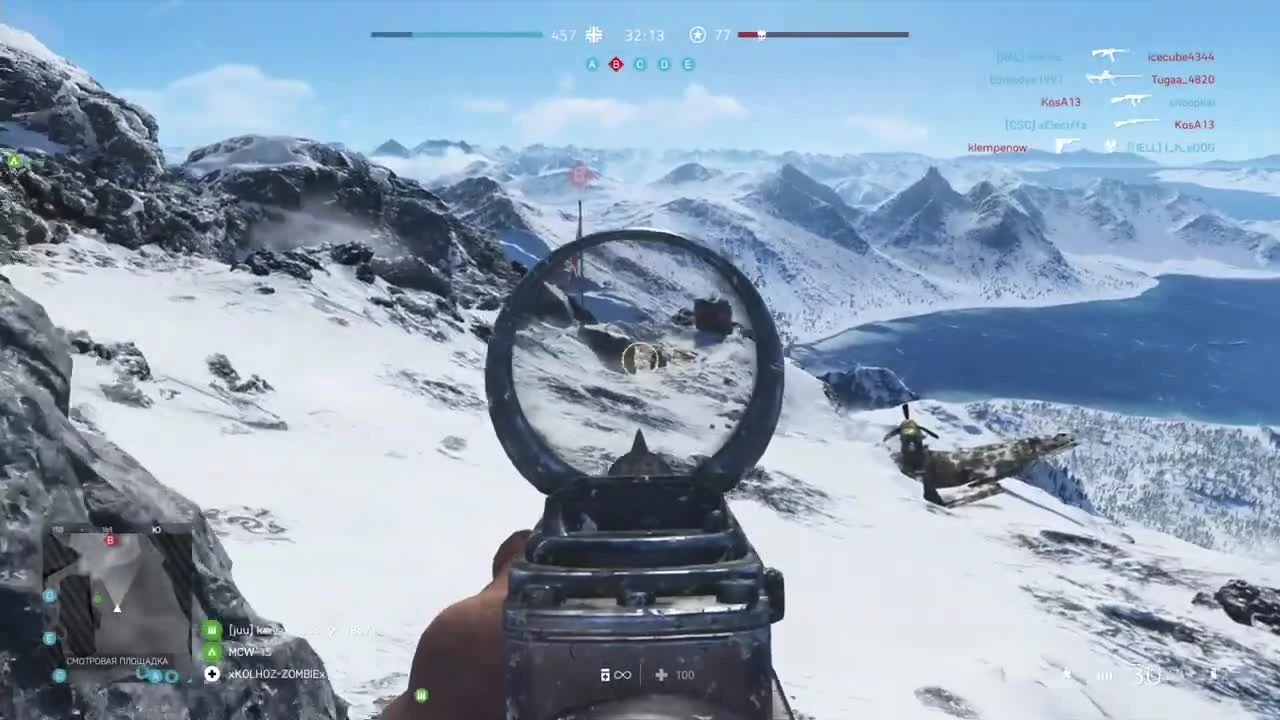Screen dimensions: 1280x720
Task: Click the star rank icon next to 77
Action: [x=697, y=35]
